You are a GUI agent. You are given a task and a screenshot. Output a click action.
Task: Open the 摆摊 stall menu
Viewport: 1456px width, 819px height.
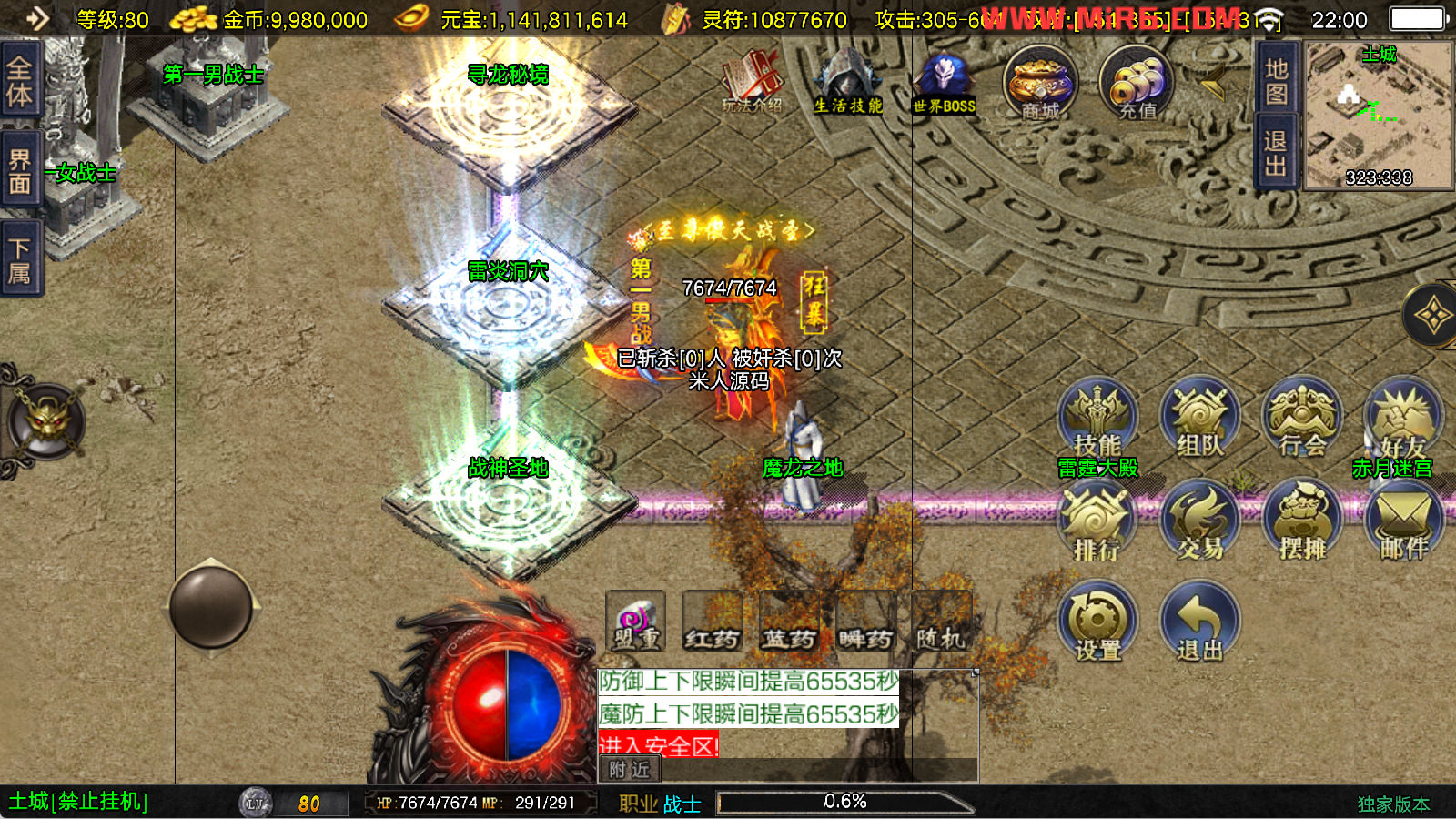point(1302,522)
